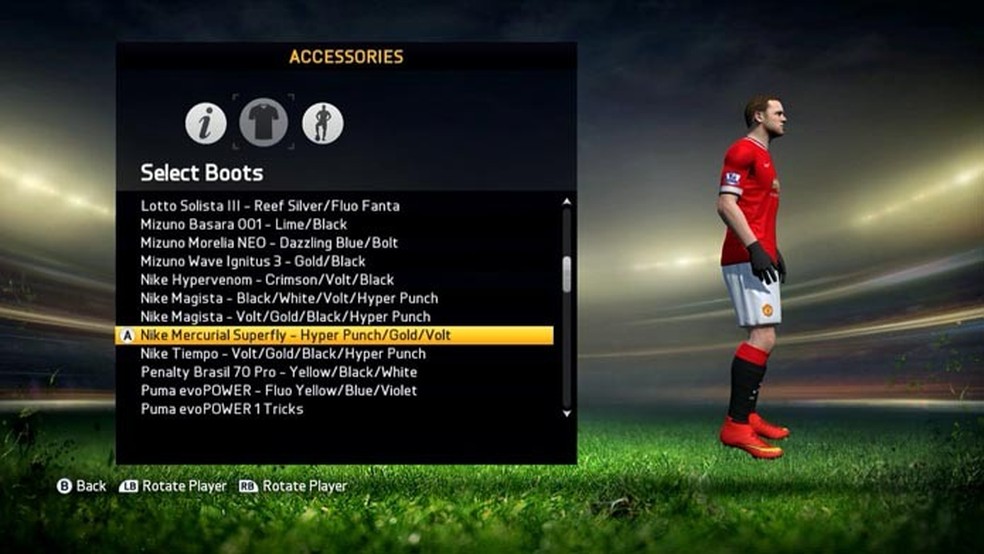Open the info tab icon
Screen dimensions: 984x554
tap(206, 123)
